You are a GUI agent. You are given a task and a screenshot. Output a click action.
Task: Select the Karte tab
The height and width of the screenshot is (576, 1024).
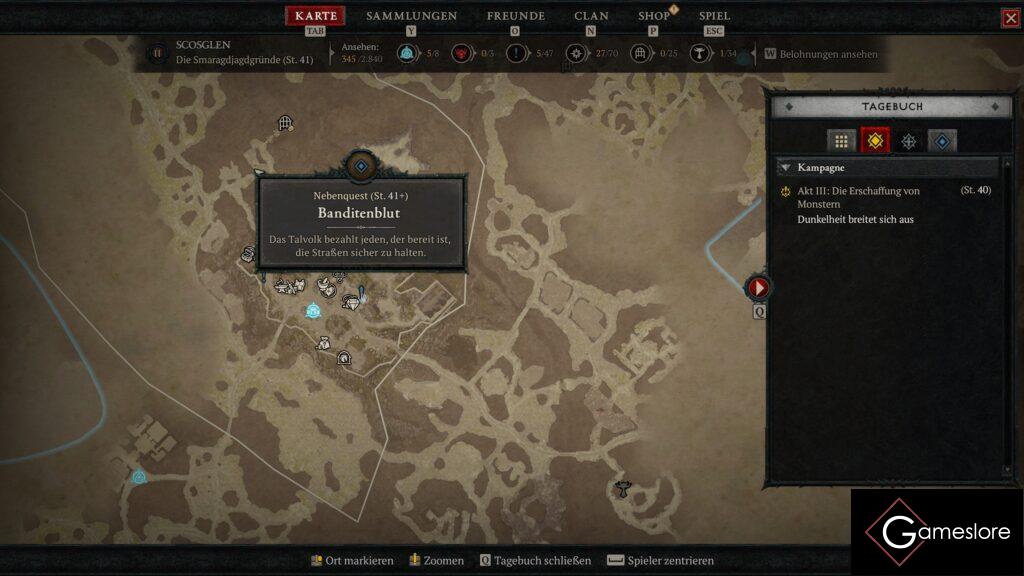(316, 16)
